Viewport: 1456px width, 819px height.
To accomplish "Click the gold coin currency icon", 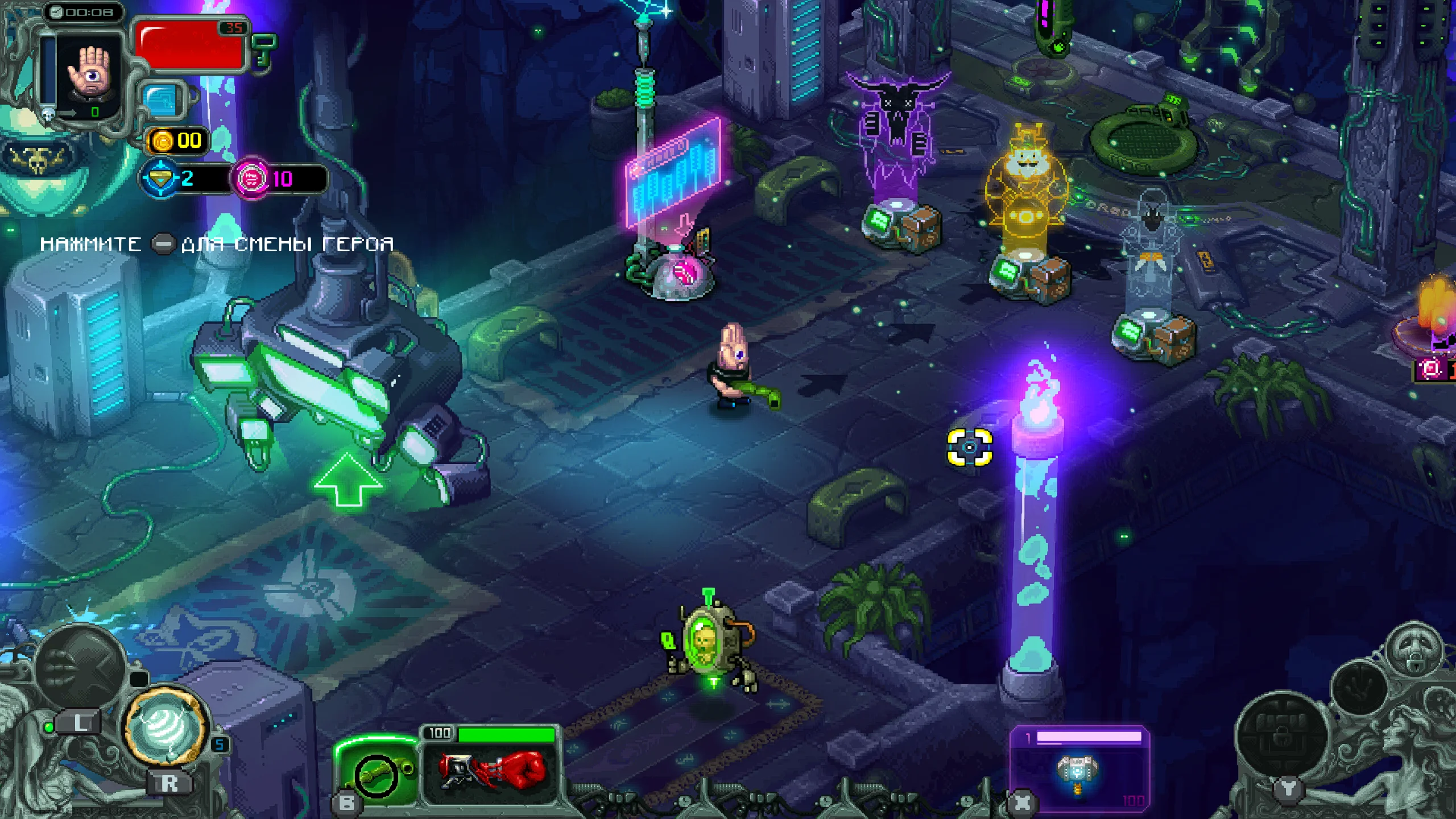I will (161, 139).
